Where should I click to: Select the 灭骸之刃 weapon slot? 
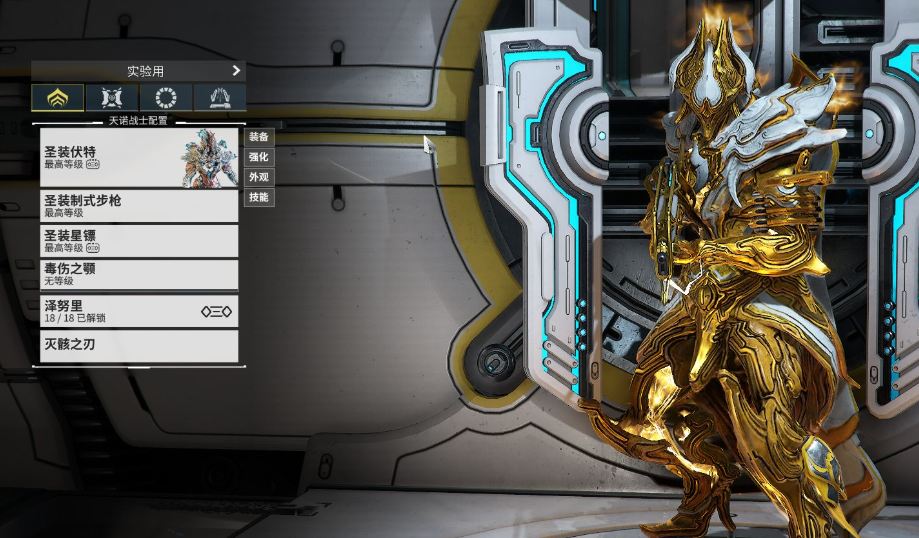point(139,346)
